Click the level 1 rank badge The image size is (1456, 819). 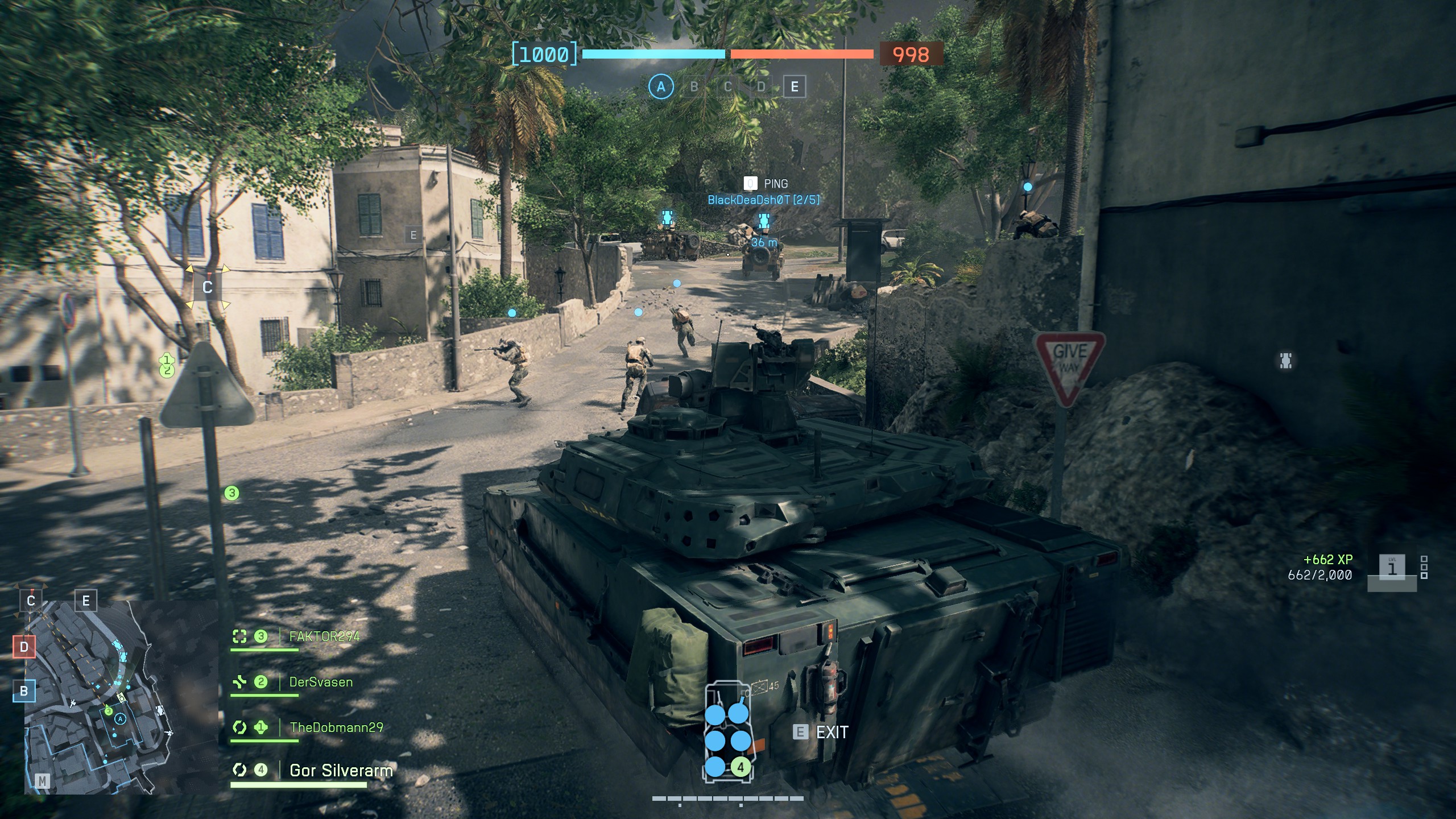(x=1392, y=569)
